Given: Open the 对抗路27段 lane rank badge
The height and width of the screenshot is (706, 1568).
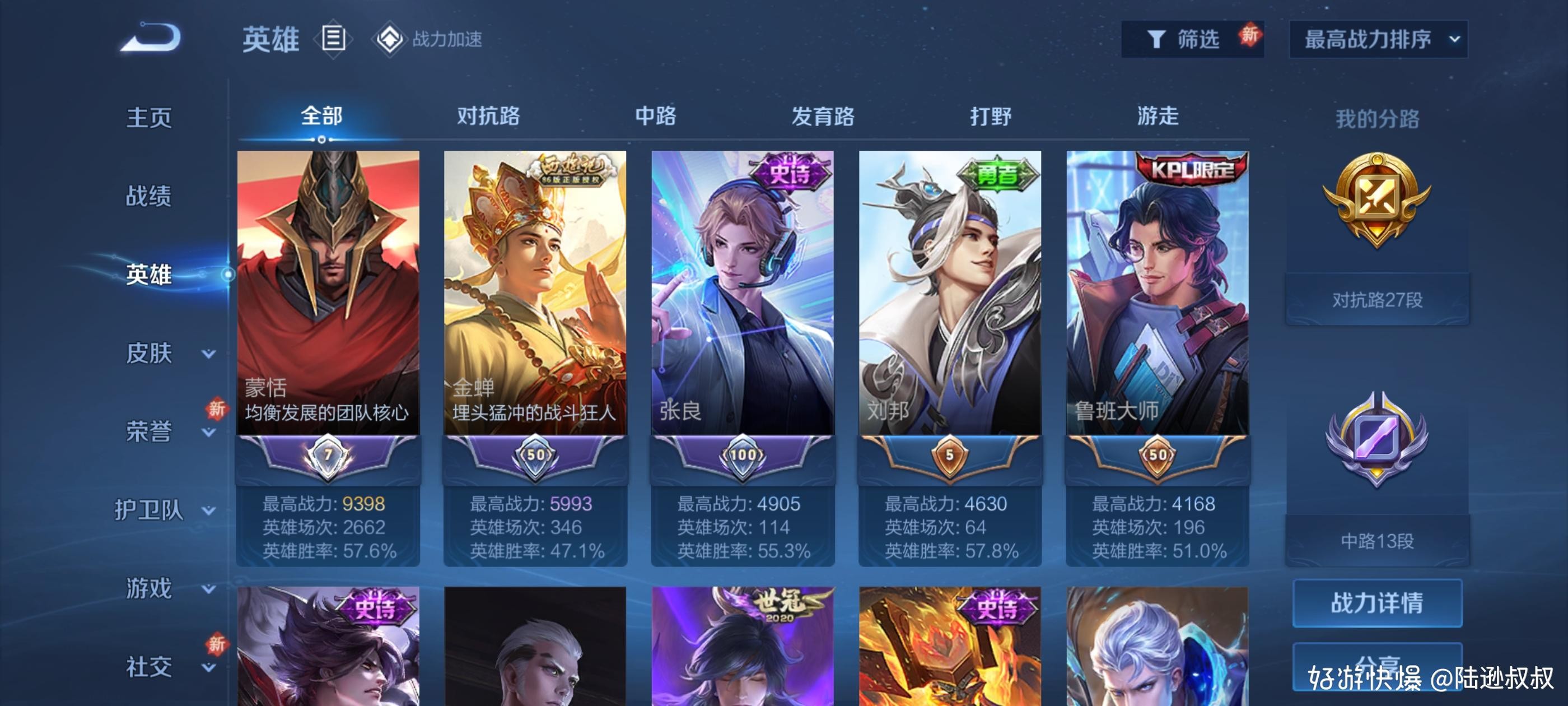Looking at the screenshot, I should coord(1377,201).
